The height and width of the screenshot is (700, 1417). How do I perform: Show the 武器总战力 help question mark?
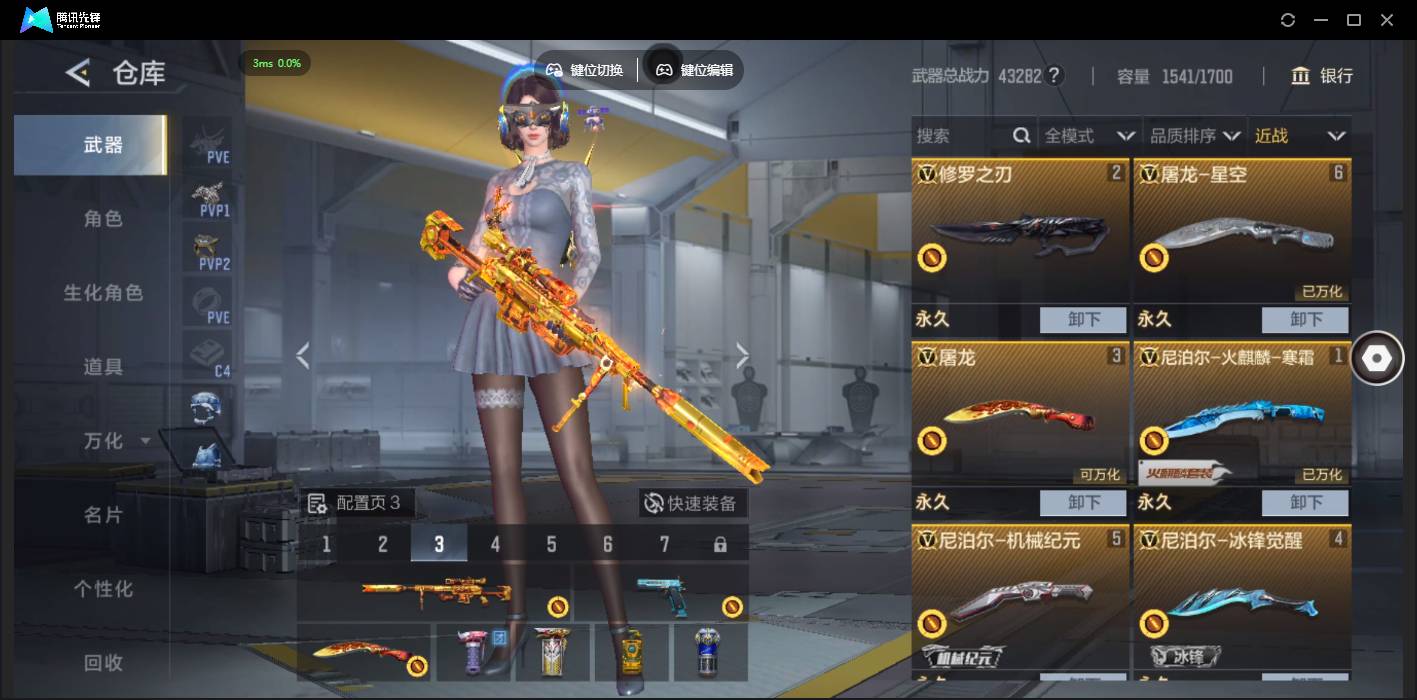(x=1054, y=76)
